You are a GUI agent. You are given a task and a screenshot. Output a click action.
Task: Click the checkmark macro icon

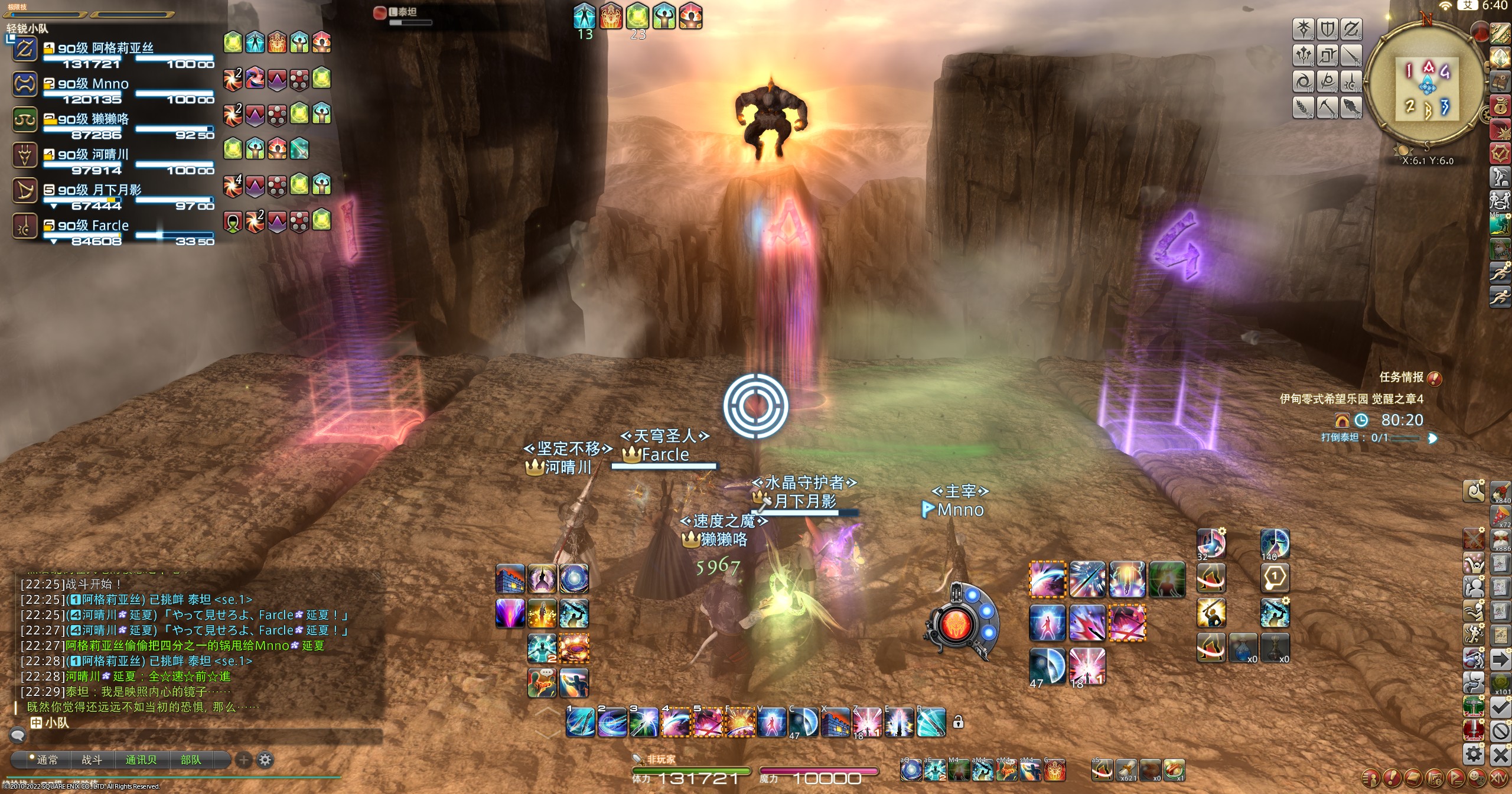click(x=1500, y=706)
